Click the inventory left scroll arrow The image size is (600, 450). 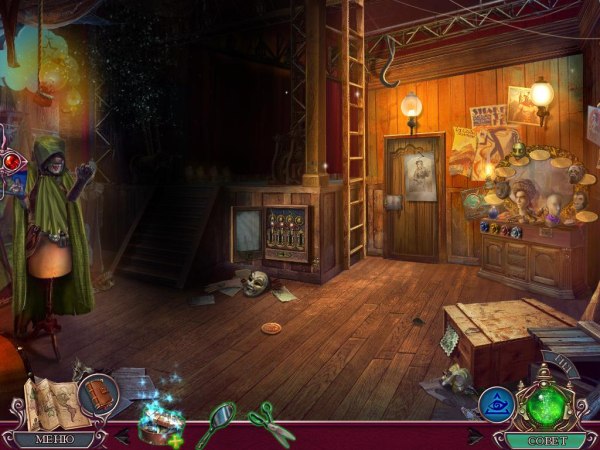coord(122,435)
